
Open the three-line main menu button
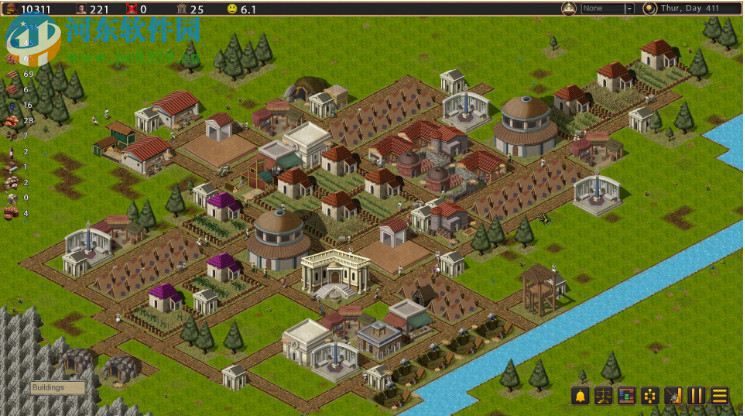[x=719, y=395]
